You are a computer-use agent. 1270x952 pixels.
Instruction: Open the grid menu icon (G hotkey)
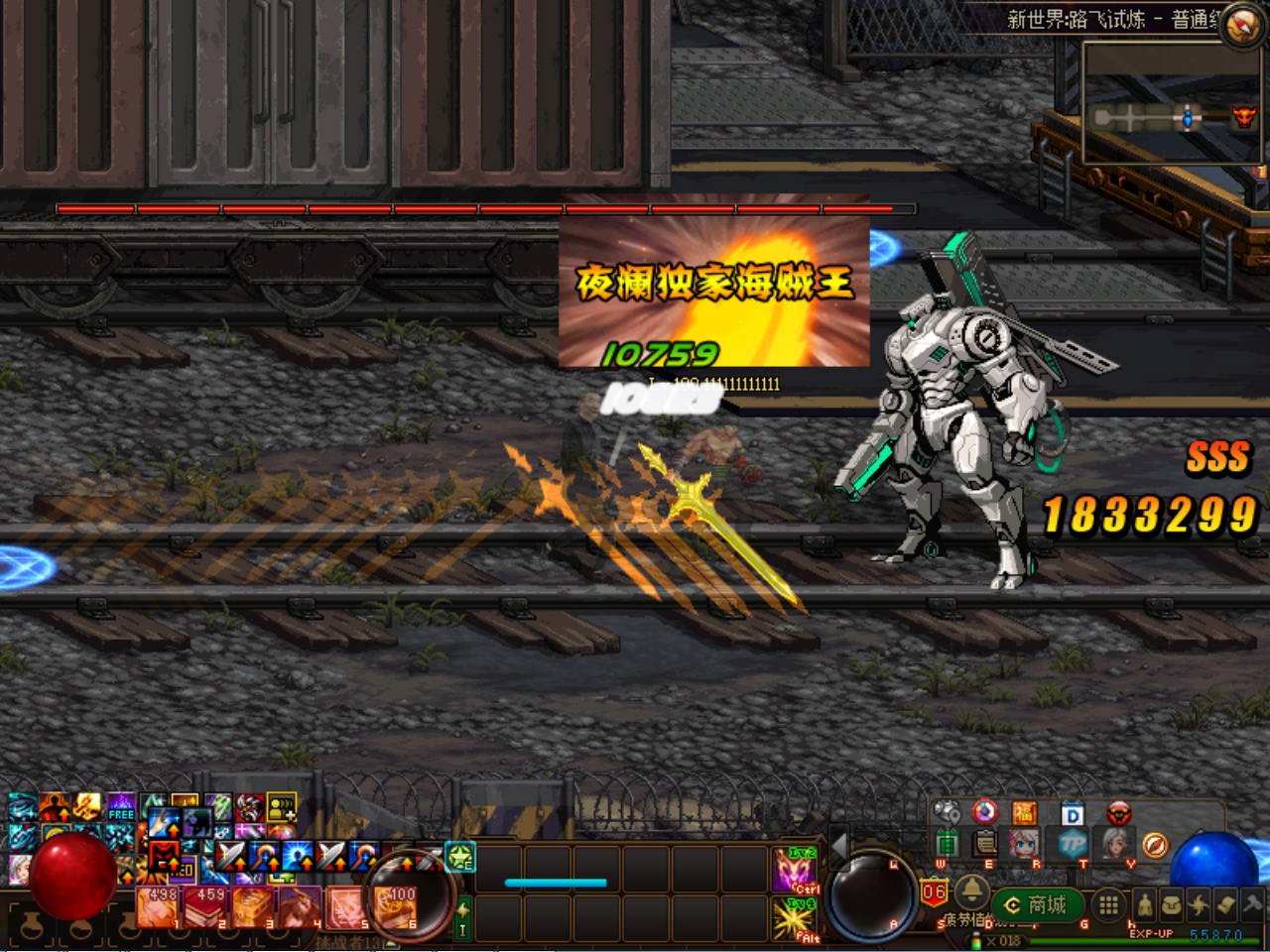1108,904
